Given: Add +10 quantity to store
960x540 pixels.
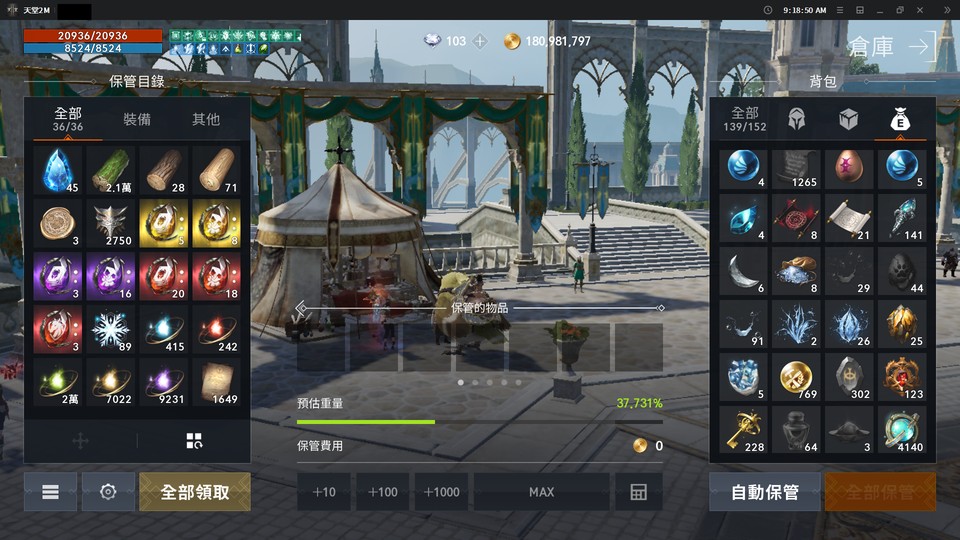Looking at the screenshot, I should [x=324, y=492].
